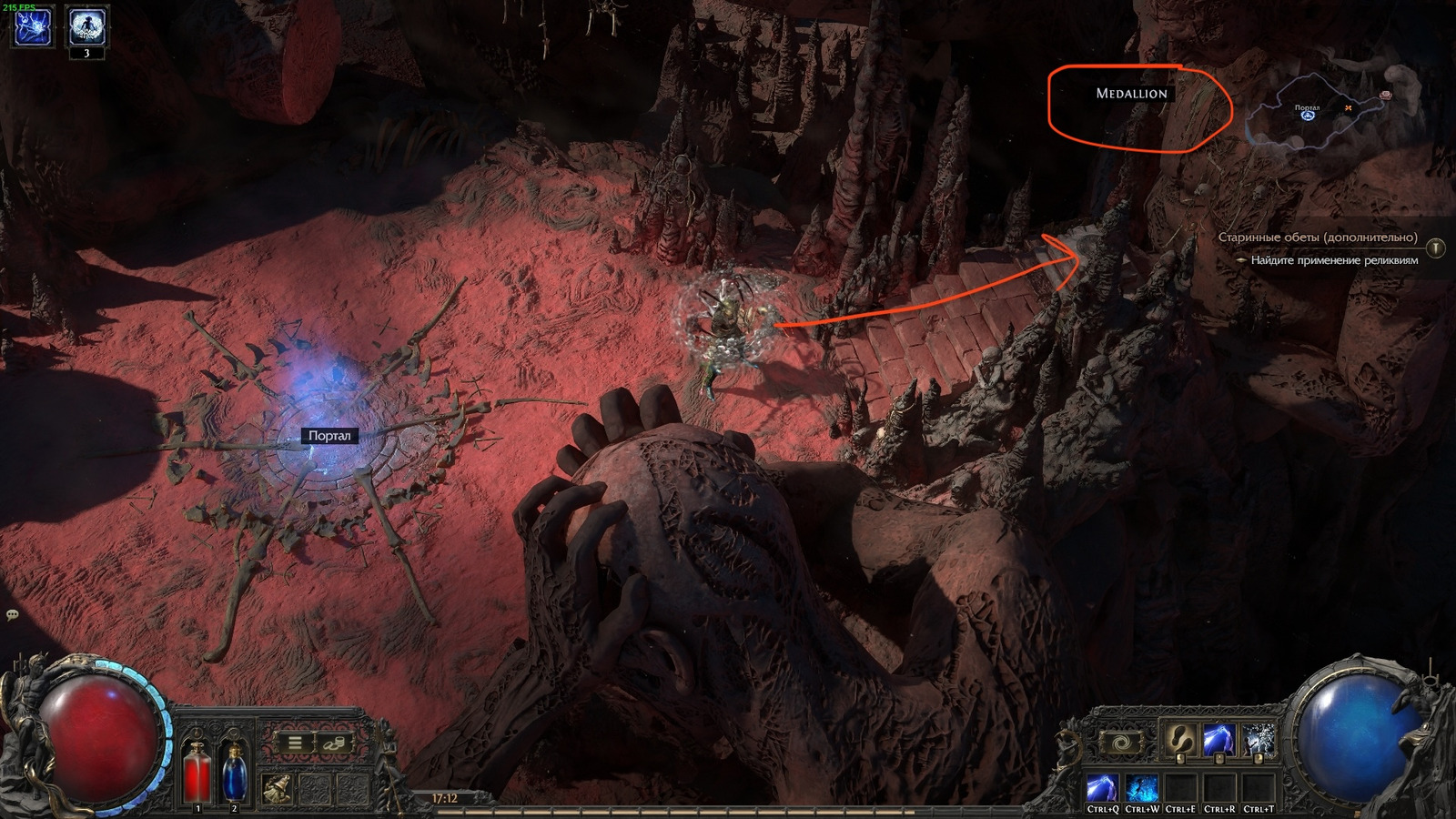Click the bell icon beside the flask slots
This screenshot has height=819, width=1456.
276,788
